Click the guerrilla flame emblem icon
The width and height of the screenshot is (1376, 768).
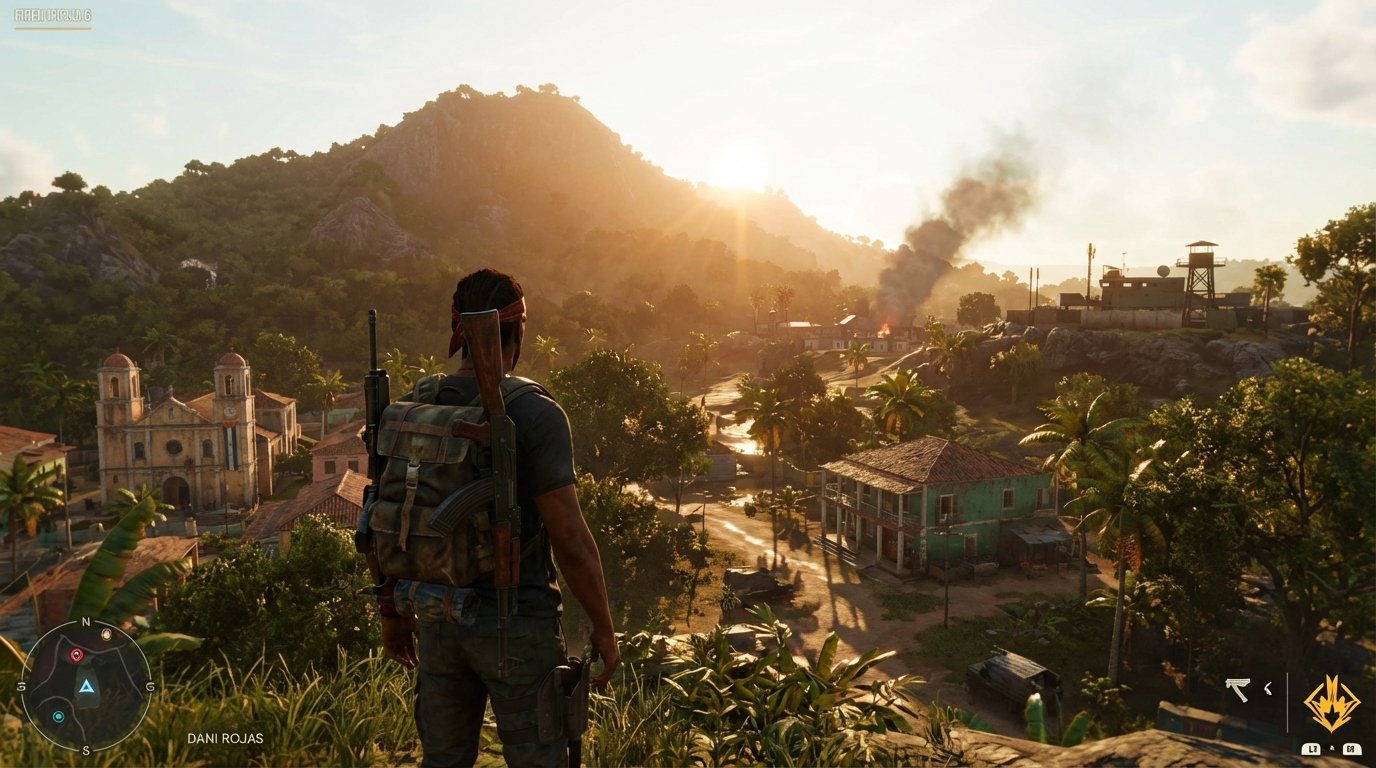tap(1332, 700)
